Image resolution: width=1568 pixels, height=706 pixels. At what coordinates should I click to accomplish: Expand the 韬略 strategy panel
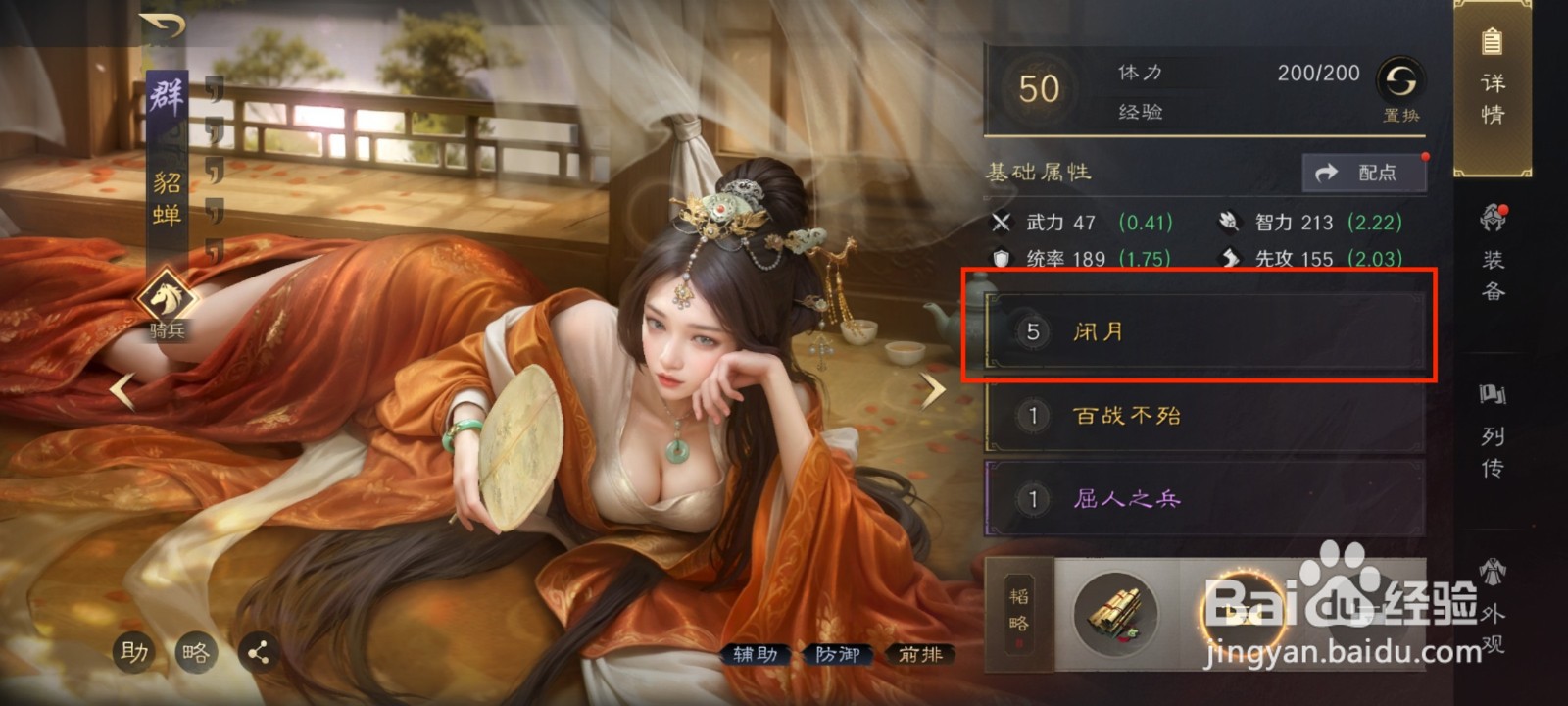tap(1017, 616)
